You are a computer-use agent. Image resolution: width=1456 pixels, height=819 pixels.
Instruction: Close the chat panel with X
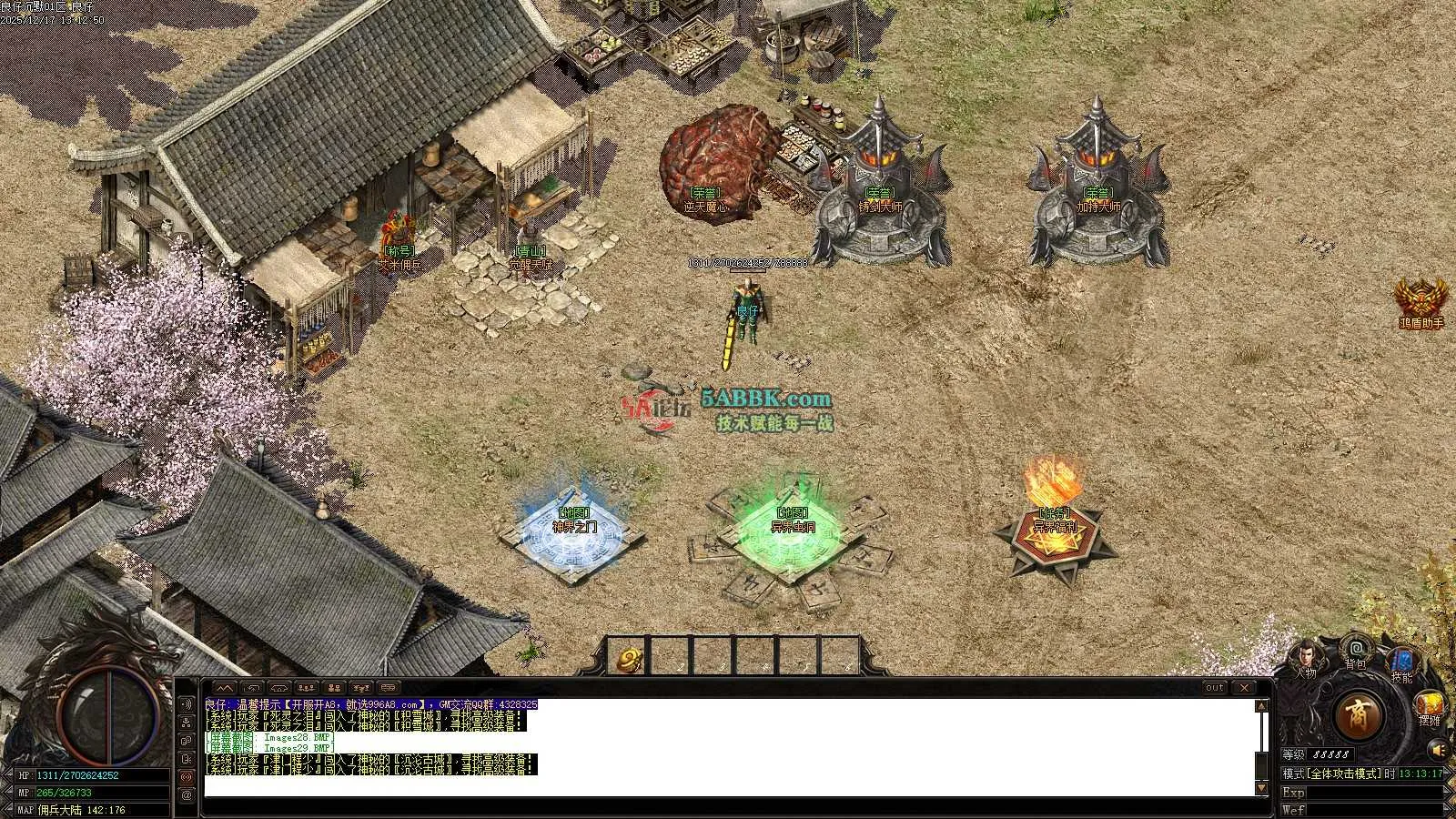click(1244, 688)
